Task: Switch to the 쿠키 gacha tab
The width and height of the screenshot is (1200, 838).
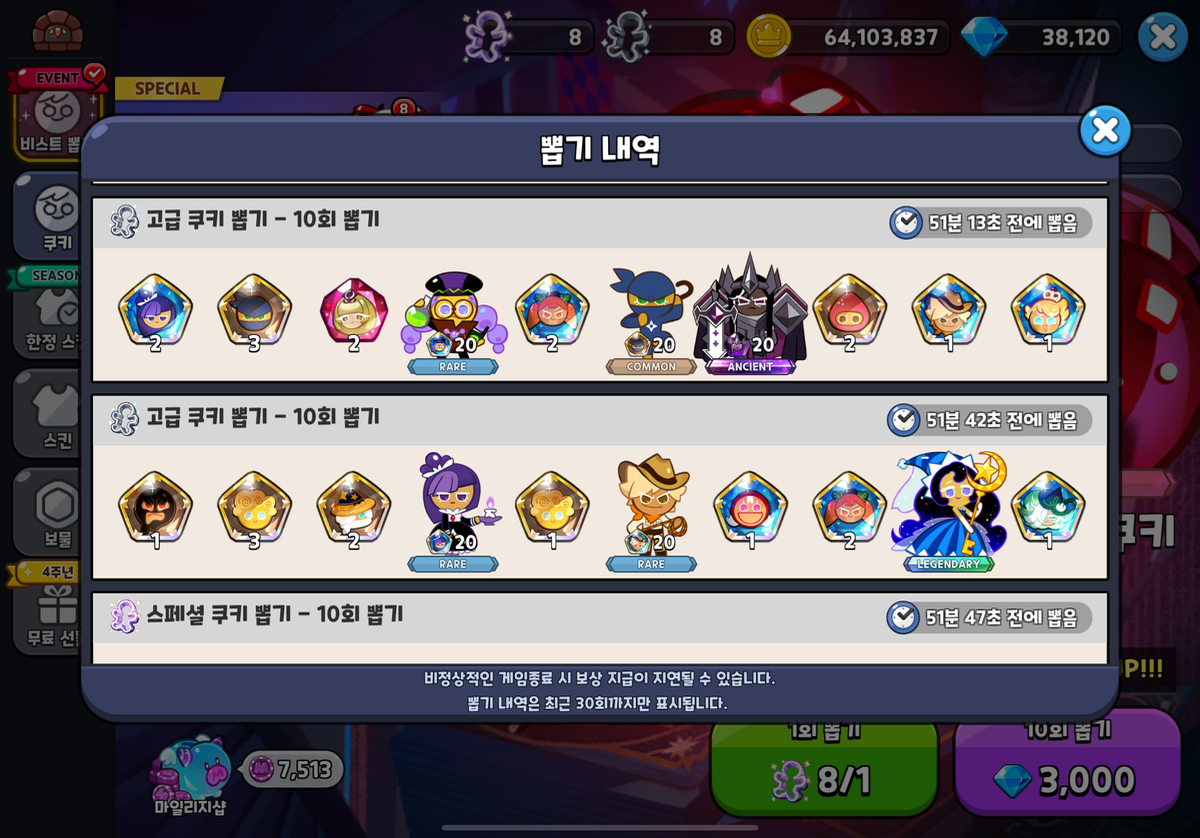Action: 55,216
